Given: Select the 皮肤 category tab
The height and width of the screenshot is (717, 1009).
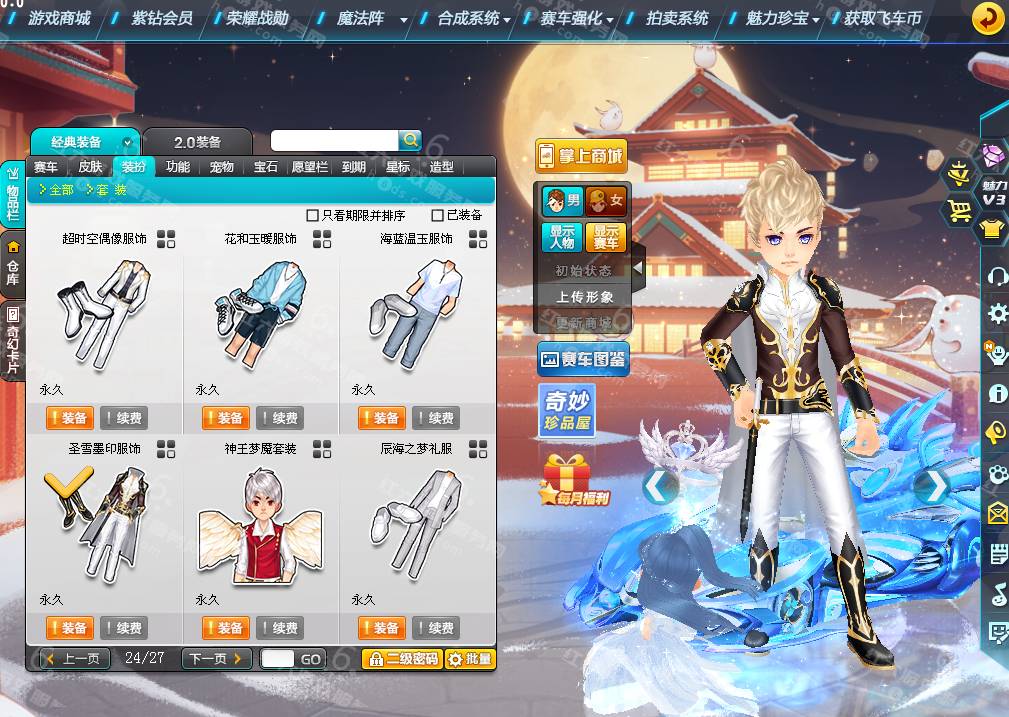Looking at the screenshot, I should (x=90, y=167).
